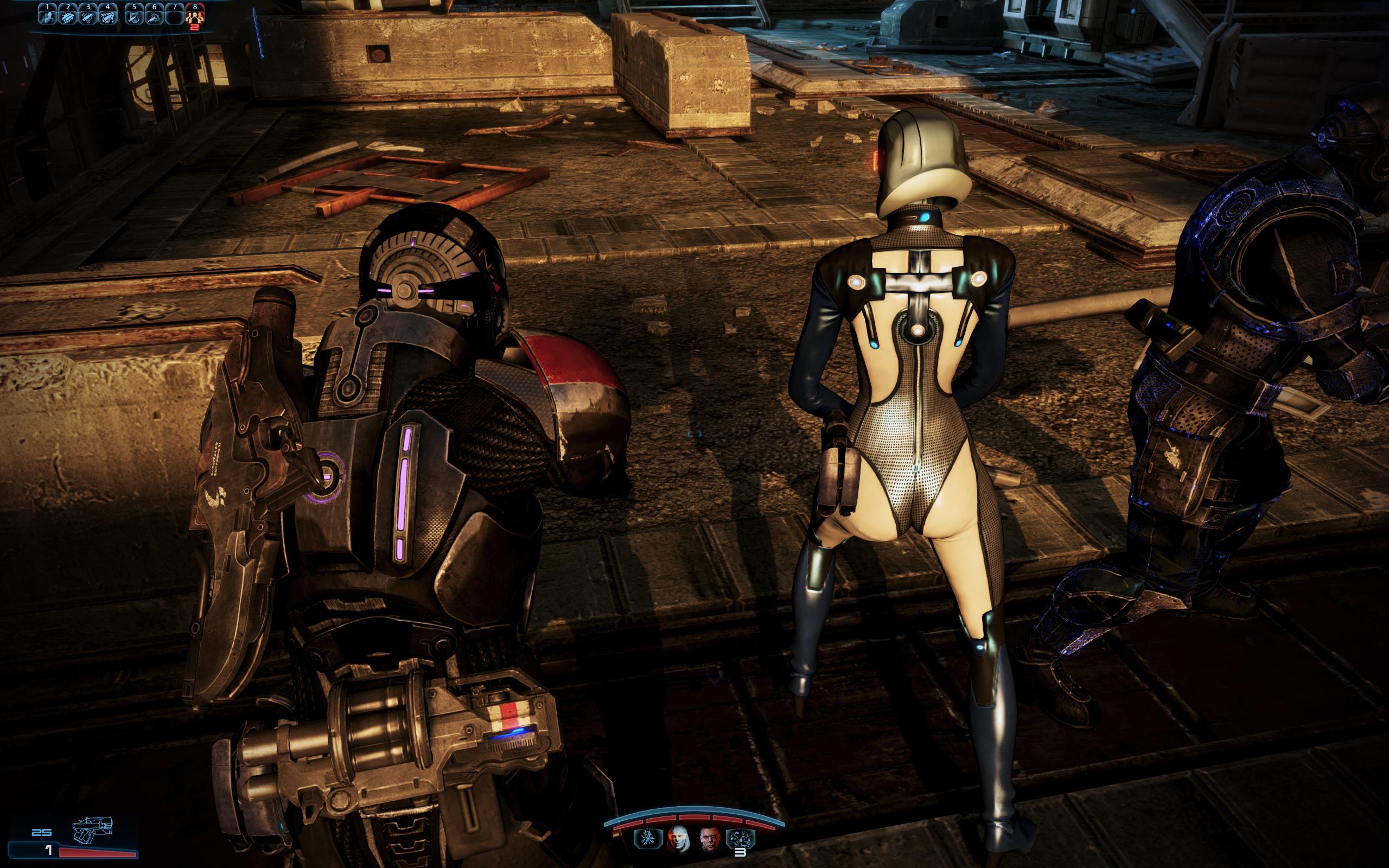Activate the hotbar slot 1 squad silhouette power
The height and width of the screenshot is (868, 1389).
(48, 16)
